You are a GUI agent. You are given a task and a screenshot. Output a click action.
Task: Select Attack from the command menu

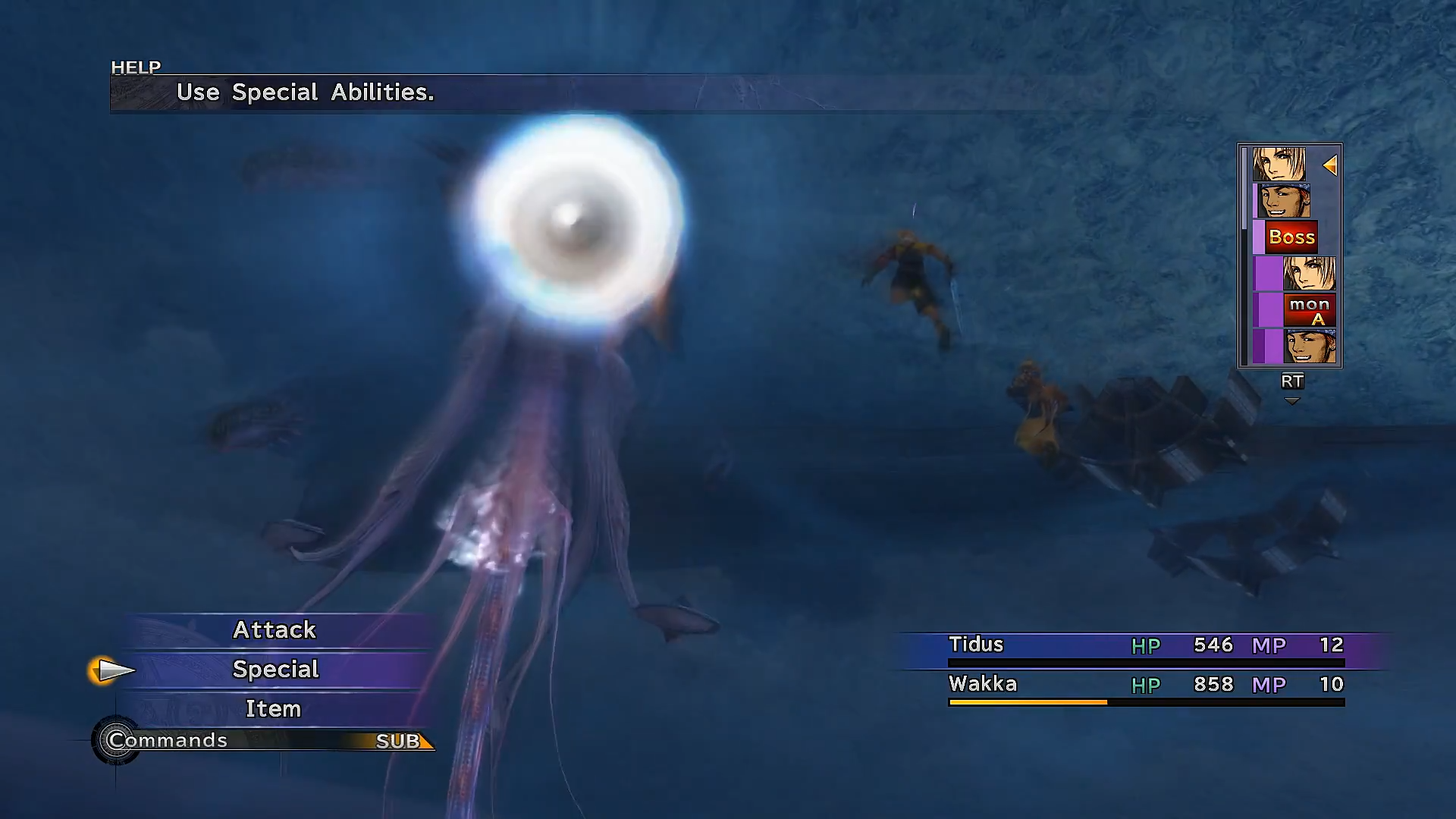click(275, 629)
